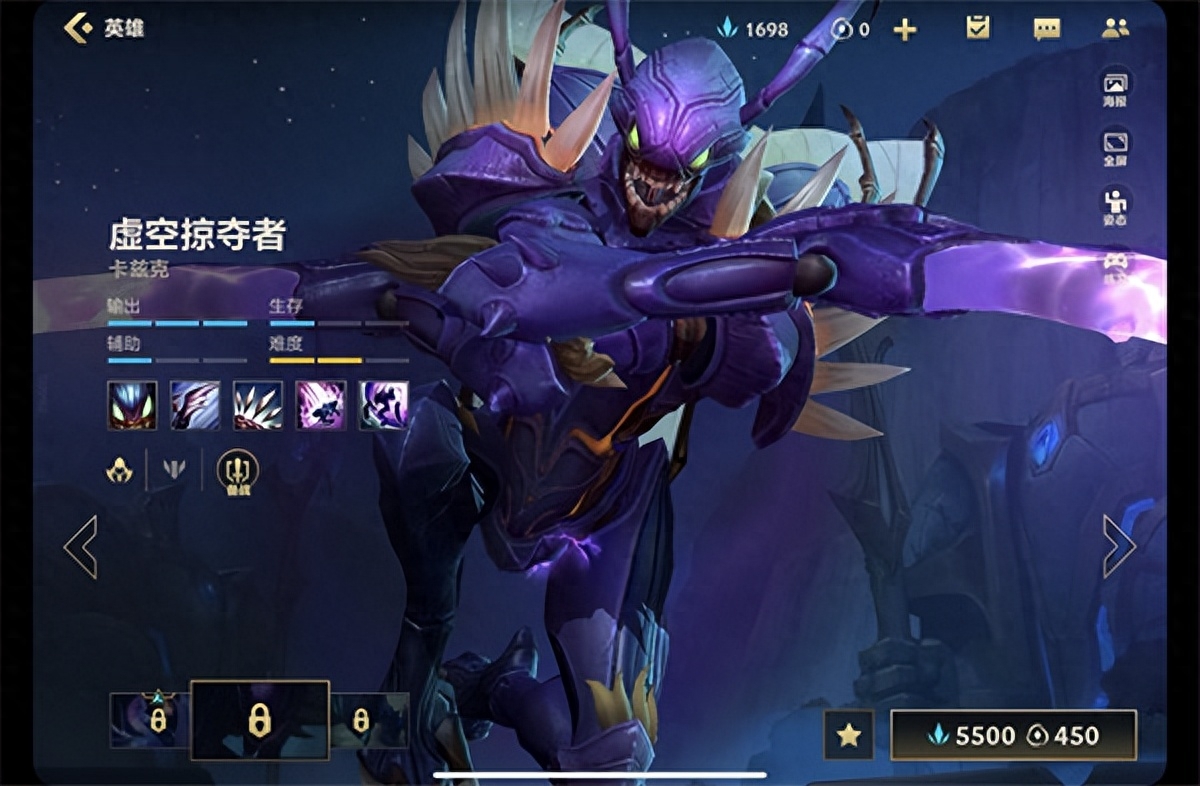Select the spike volley ability icon
The width and height of the screenshot is (1200, 786).
[258, 405]
